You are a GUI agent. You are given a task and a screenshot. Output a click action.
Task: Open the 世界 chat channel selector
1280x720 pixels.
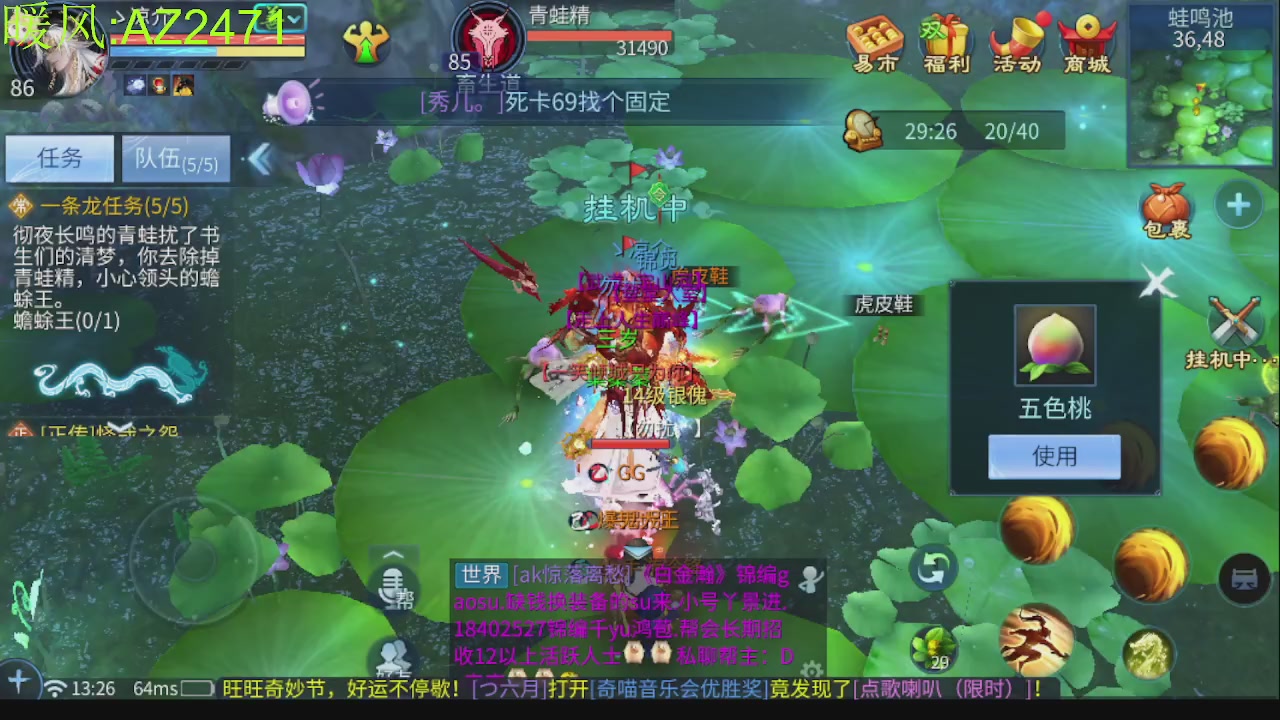tap(480, 576)
